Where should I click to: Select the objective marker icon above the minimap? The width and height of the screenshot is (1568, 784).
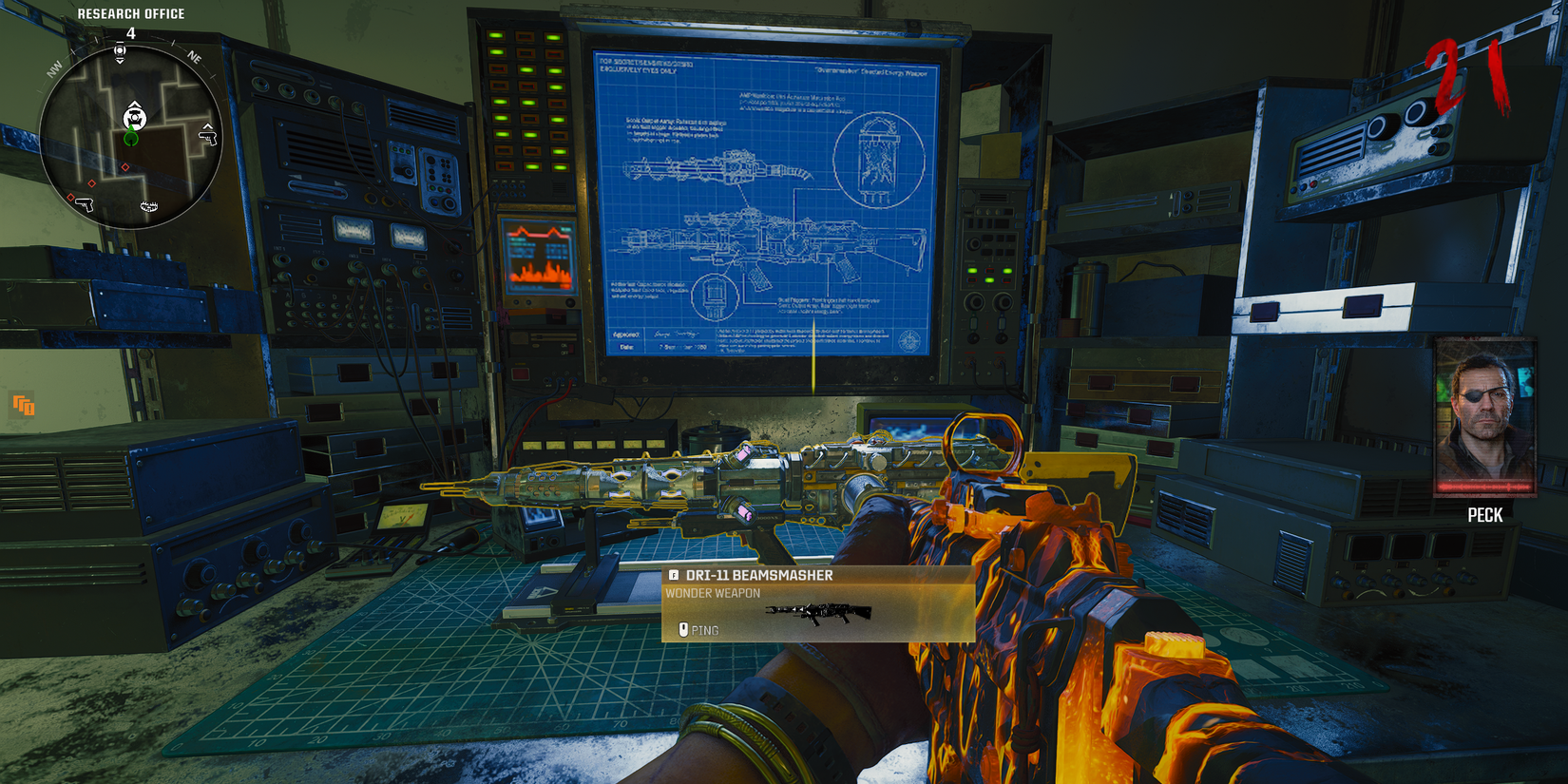click(120, 51)
